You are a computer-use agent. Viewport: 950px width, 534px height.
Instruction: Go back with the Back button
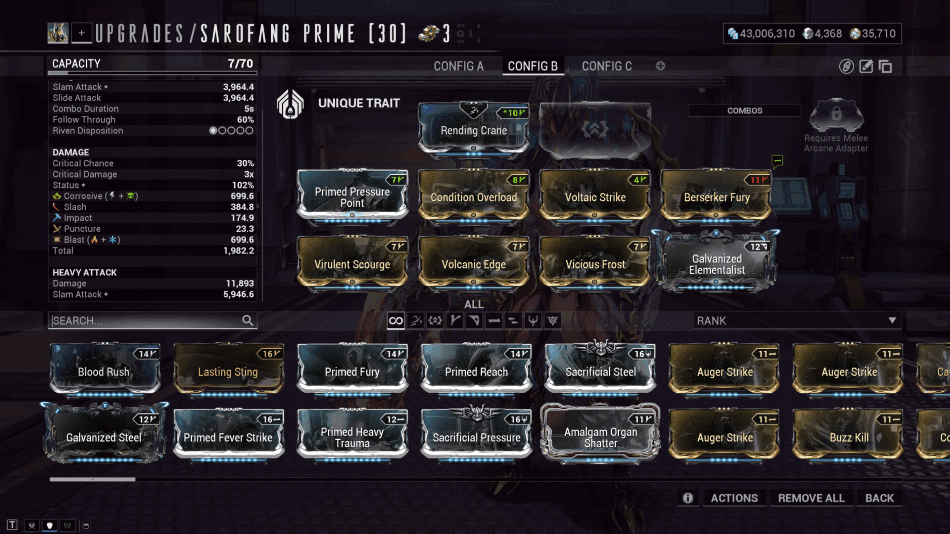(x=880, y=498)
